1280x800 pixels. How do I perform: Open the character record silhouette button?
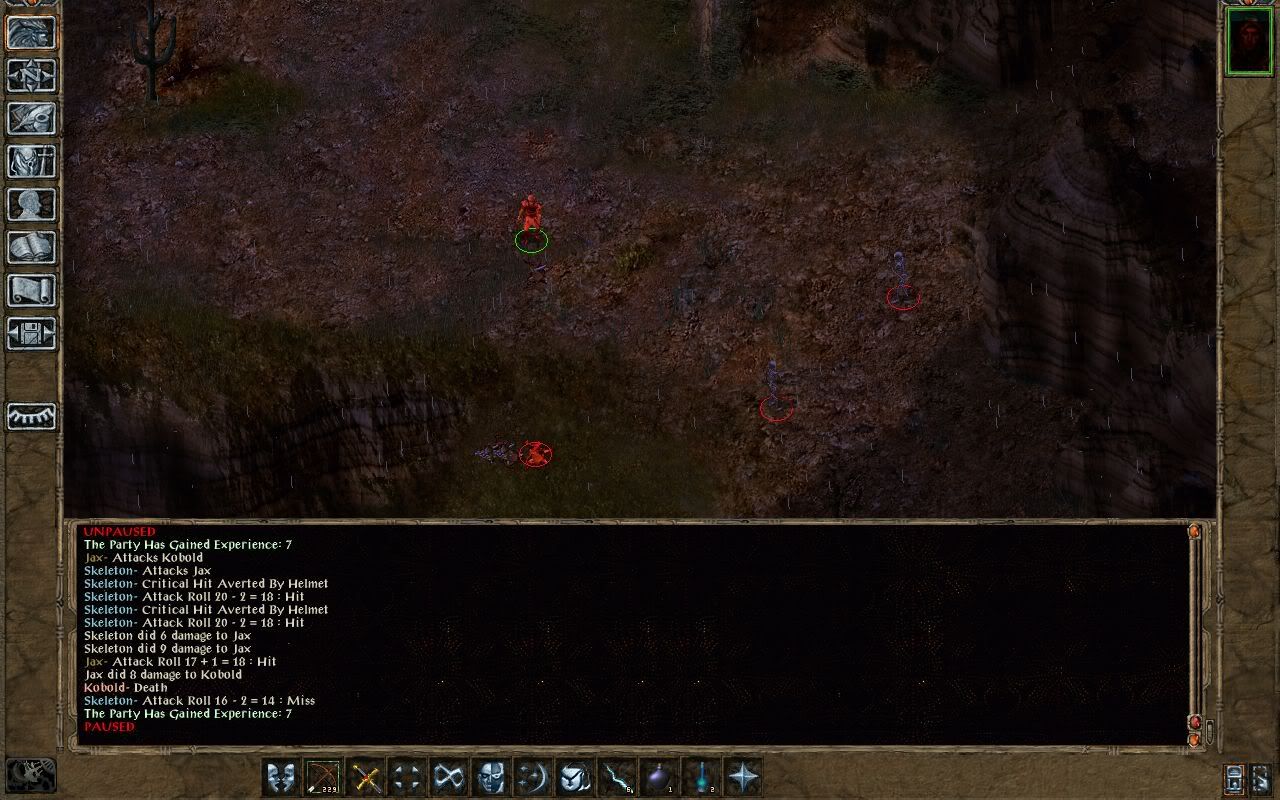click(31, 204)
